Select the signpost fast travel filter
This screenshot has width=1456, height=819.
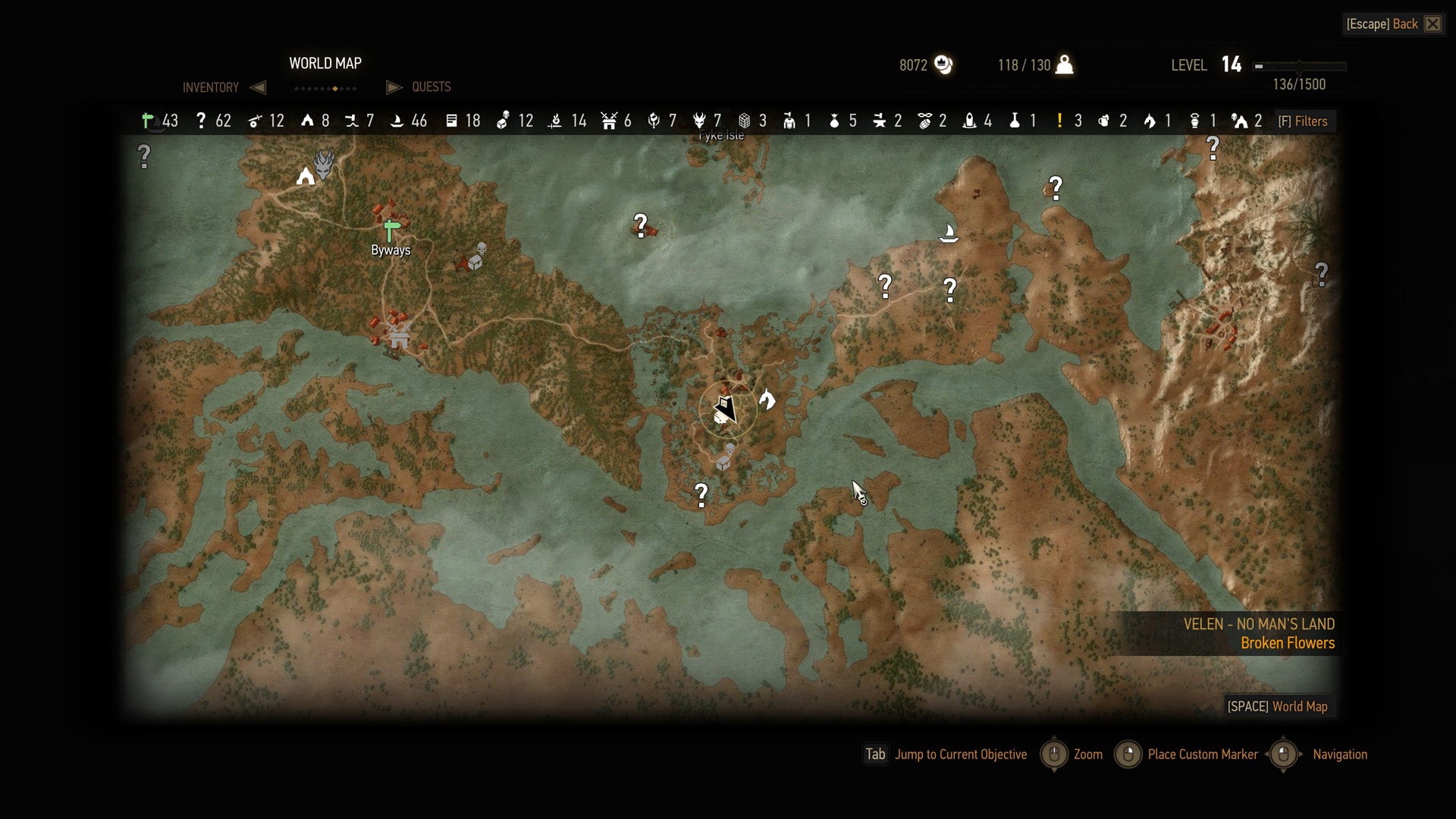click(145, 121)
